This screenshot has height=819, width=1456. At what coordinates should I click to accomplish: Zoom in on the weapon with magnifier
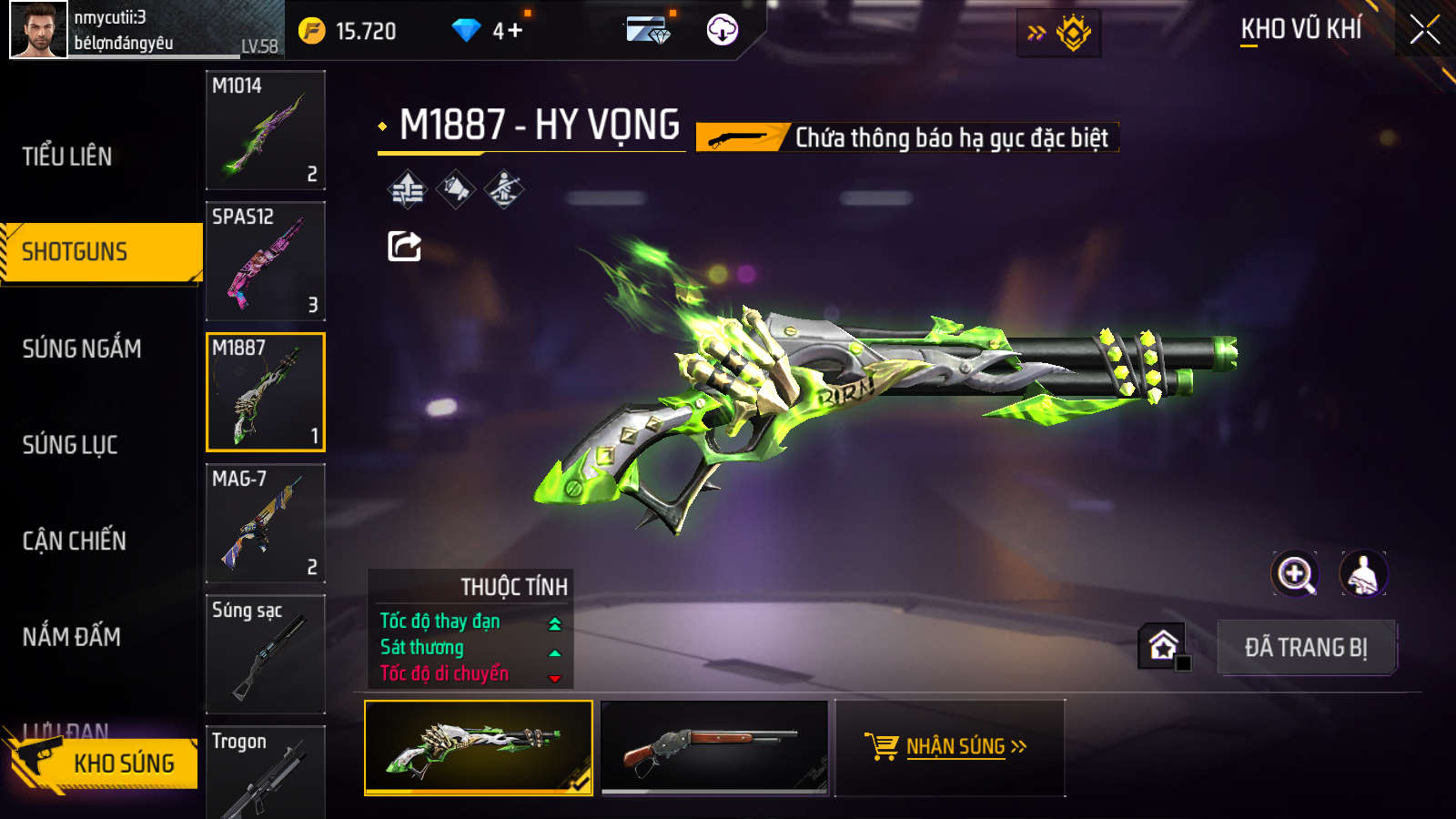(x=1295, y=574)
